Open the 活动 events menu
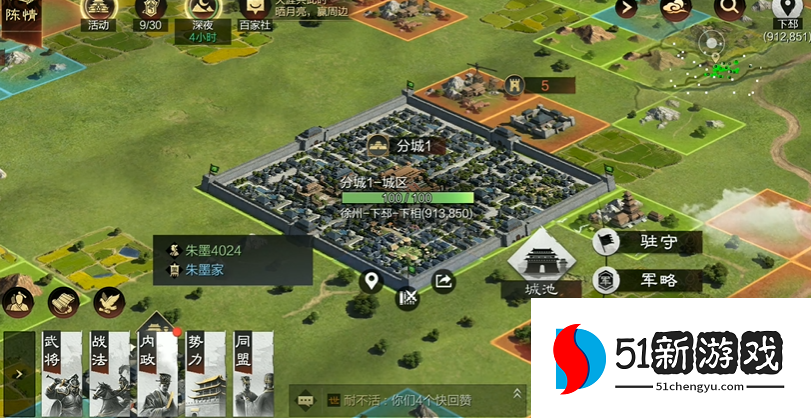This screenshot has width=811, height=418. (98, 14)
